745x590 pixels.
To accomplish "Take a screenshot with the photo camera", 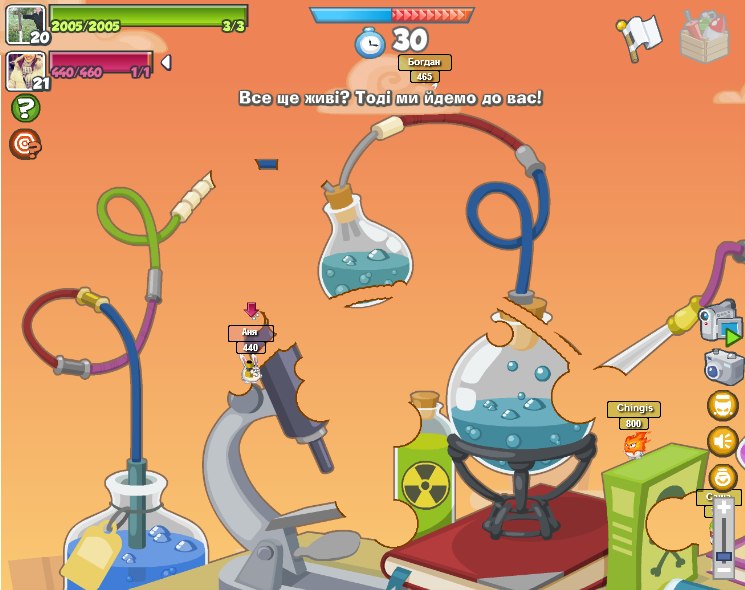I will [x=723, y=366].
